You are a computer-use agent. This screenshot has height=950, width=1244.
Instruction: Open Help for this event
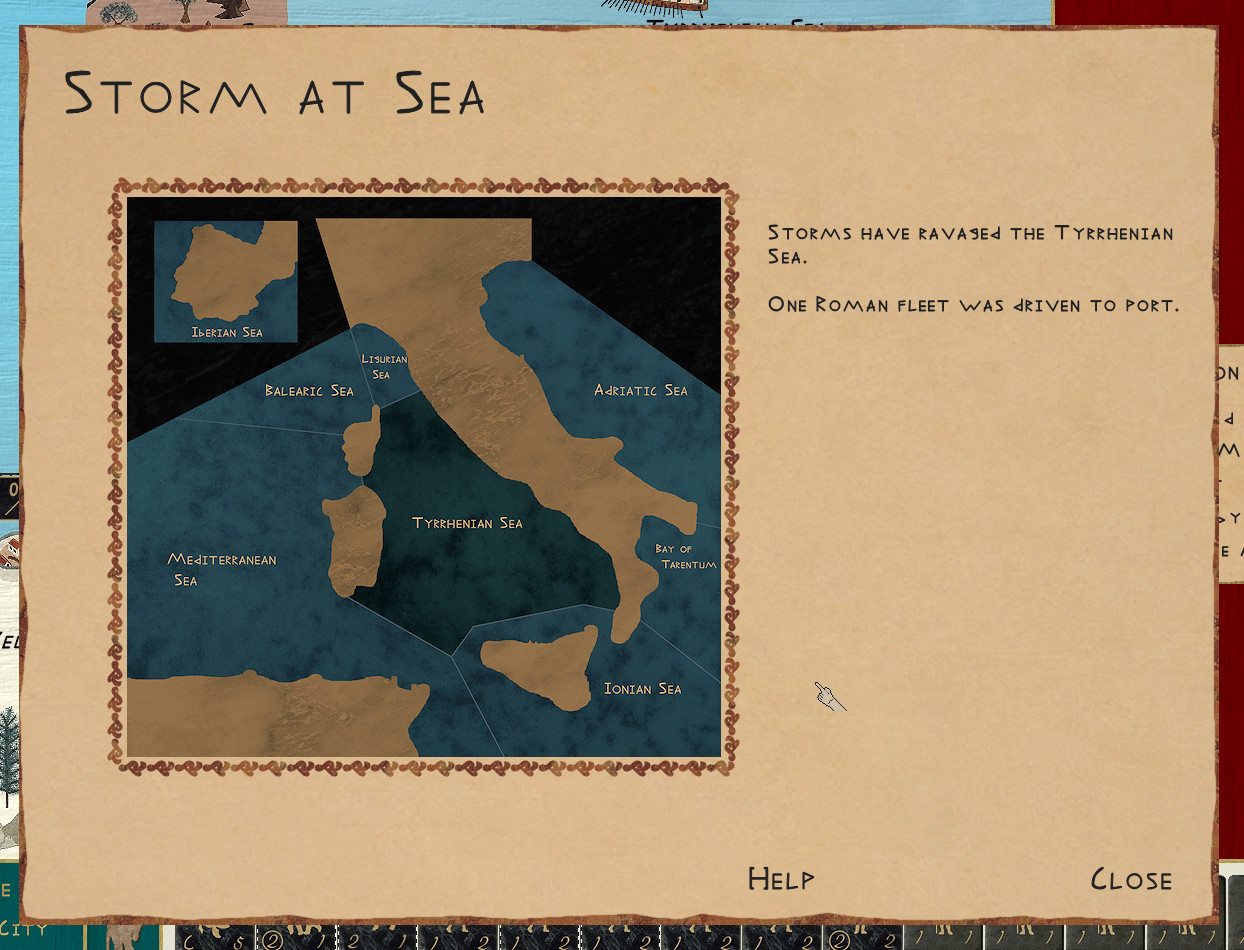click(781, 880)
